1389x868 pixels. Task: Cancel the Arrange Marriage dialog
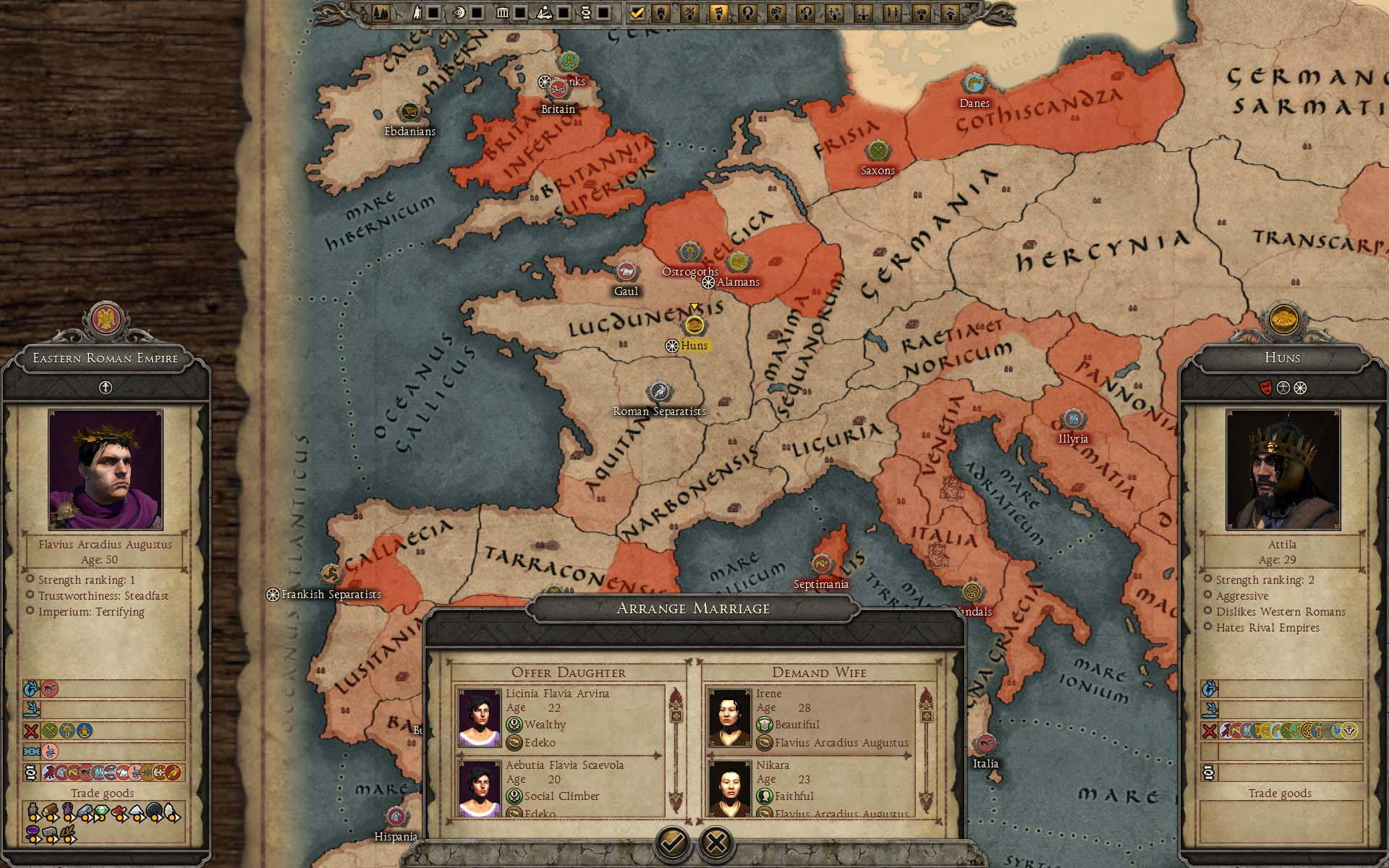(716, 842)
